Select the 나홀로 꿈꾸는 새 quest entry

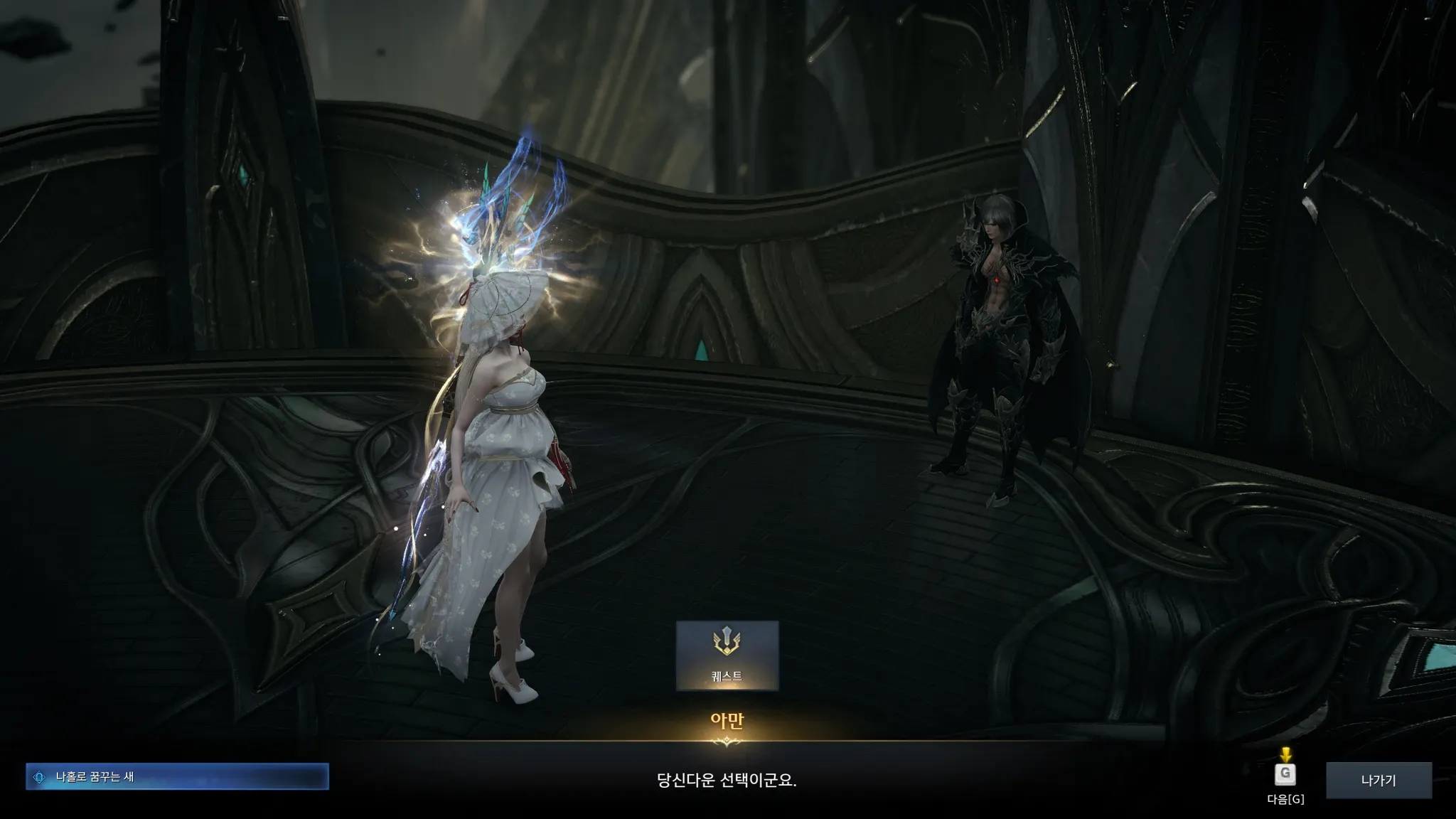click(x=177, y=777)
